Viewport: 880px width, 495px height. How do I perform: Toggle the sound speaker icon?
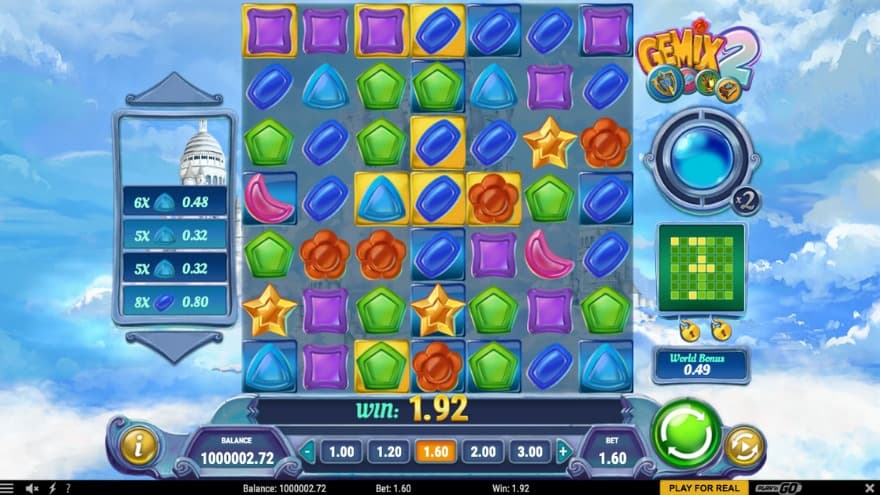33,488
